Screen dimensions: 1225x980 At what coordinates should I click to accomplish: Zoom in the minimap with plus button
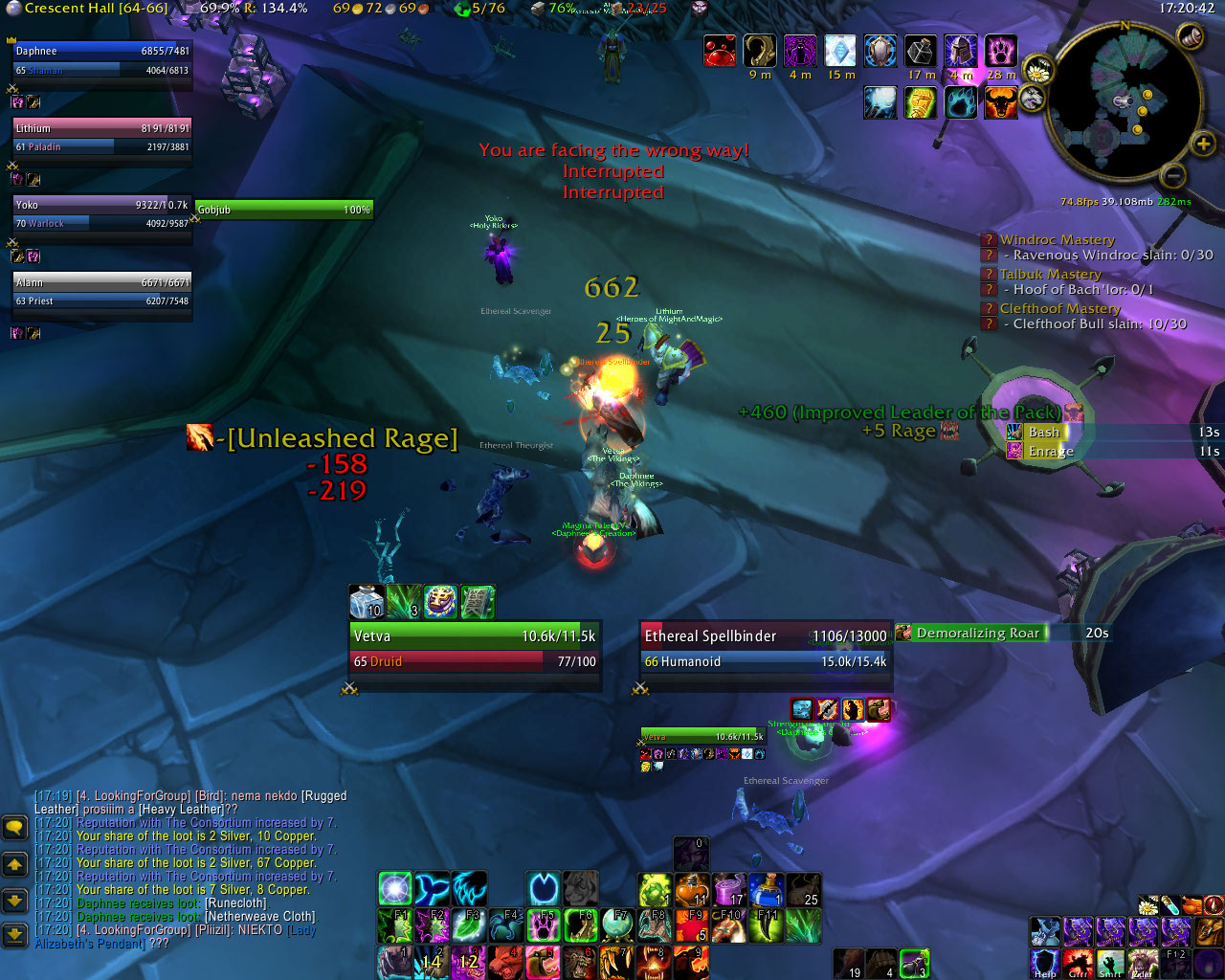pos(1202,145)
